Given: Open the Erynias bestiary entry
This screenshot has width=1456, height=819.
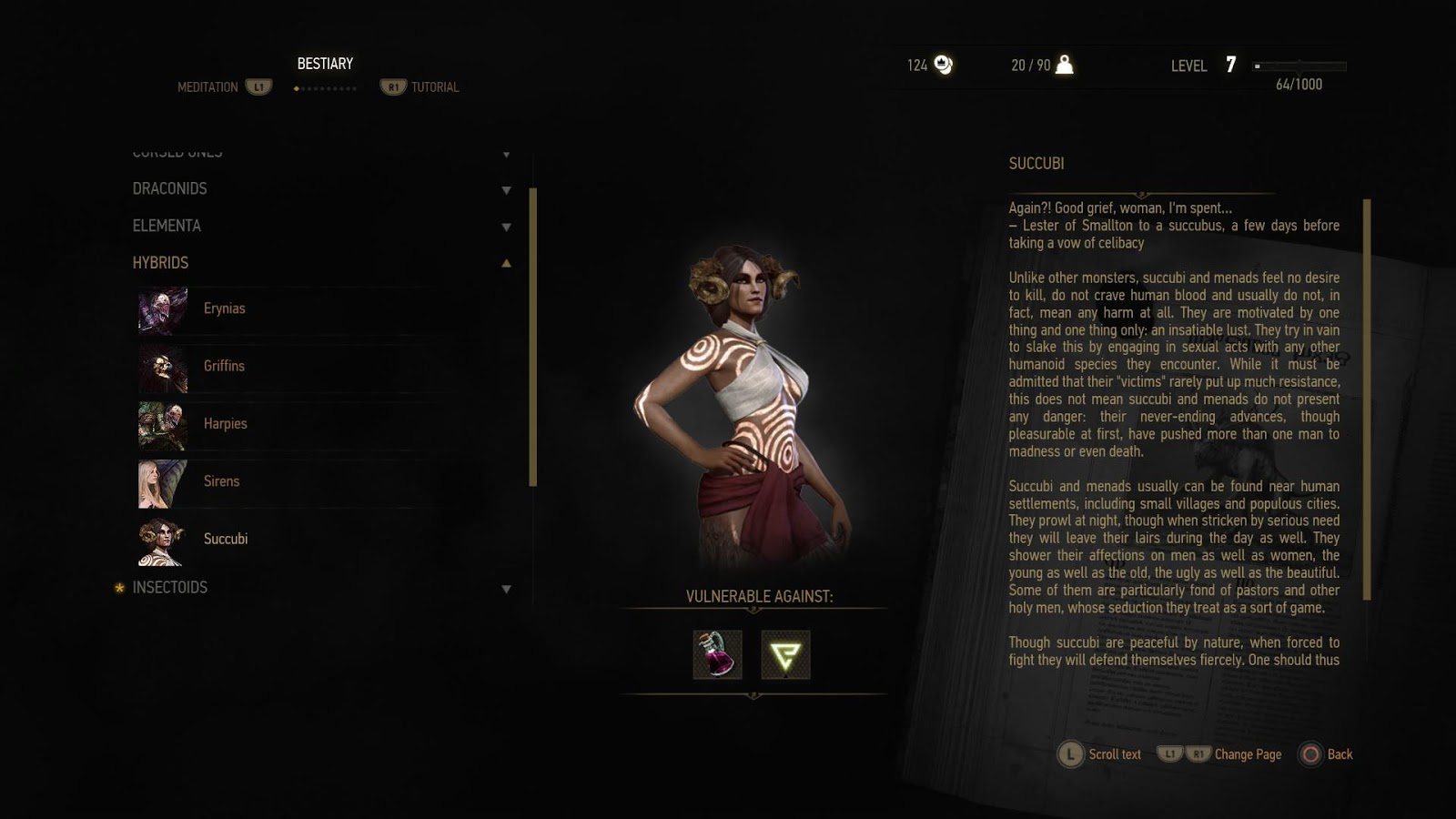Looking at the screenshot, I should [224, 308].
